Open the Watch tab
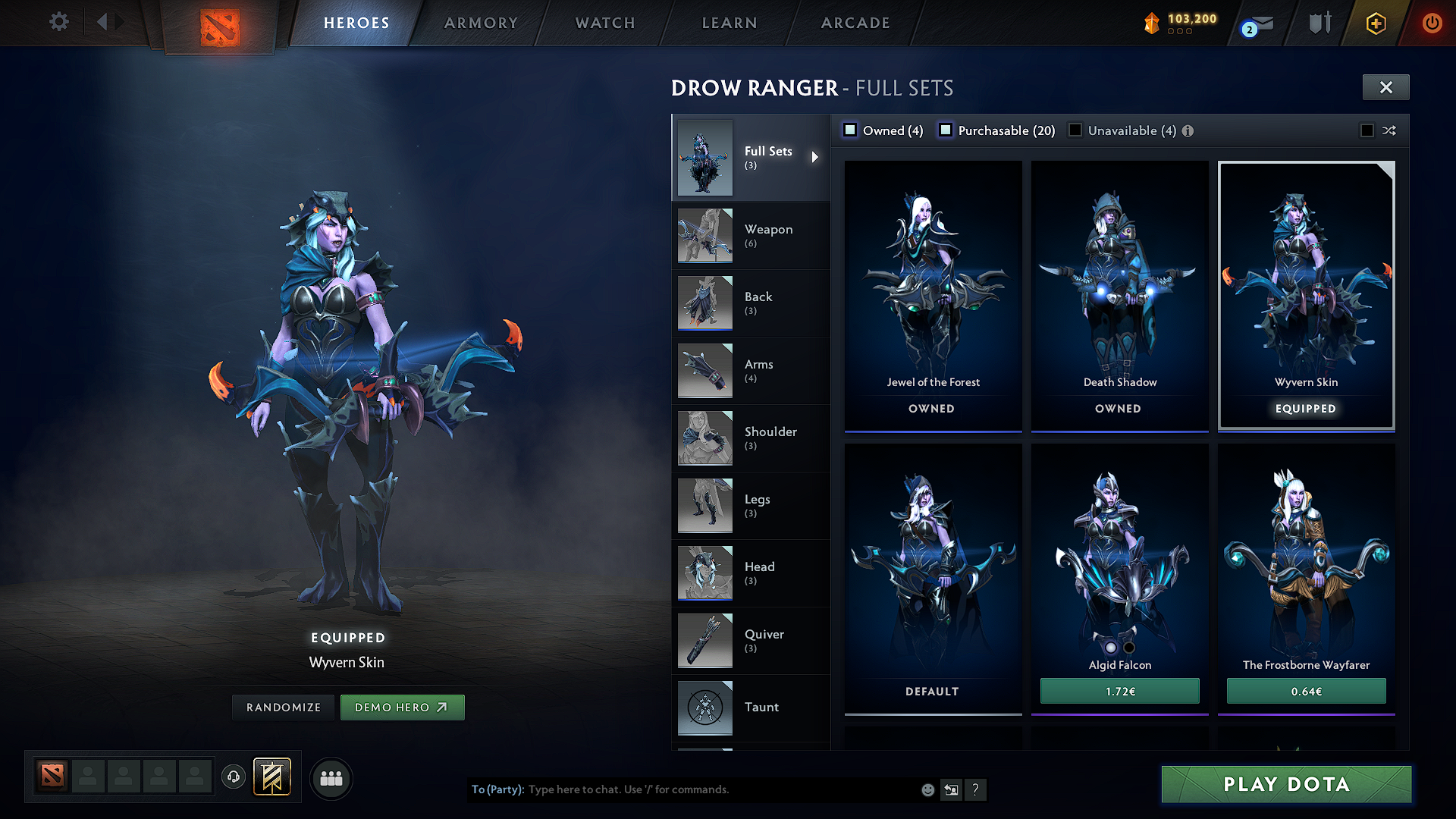This screenshot has height=819, width=1456. [x=604, y=23]
